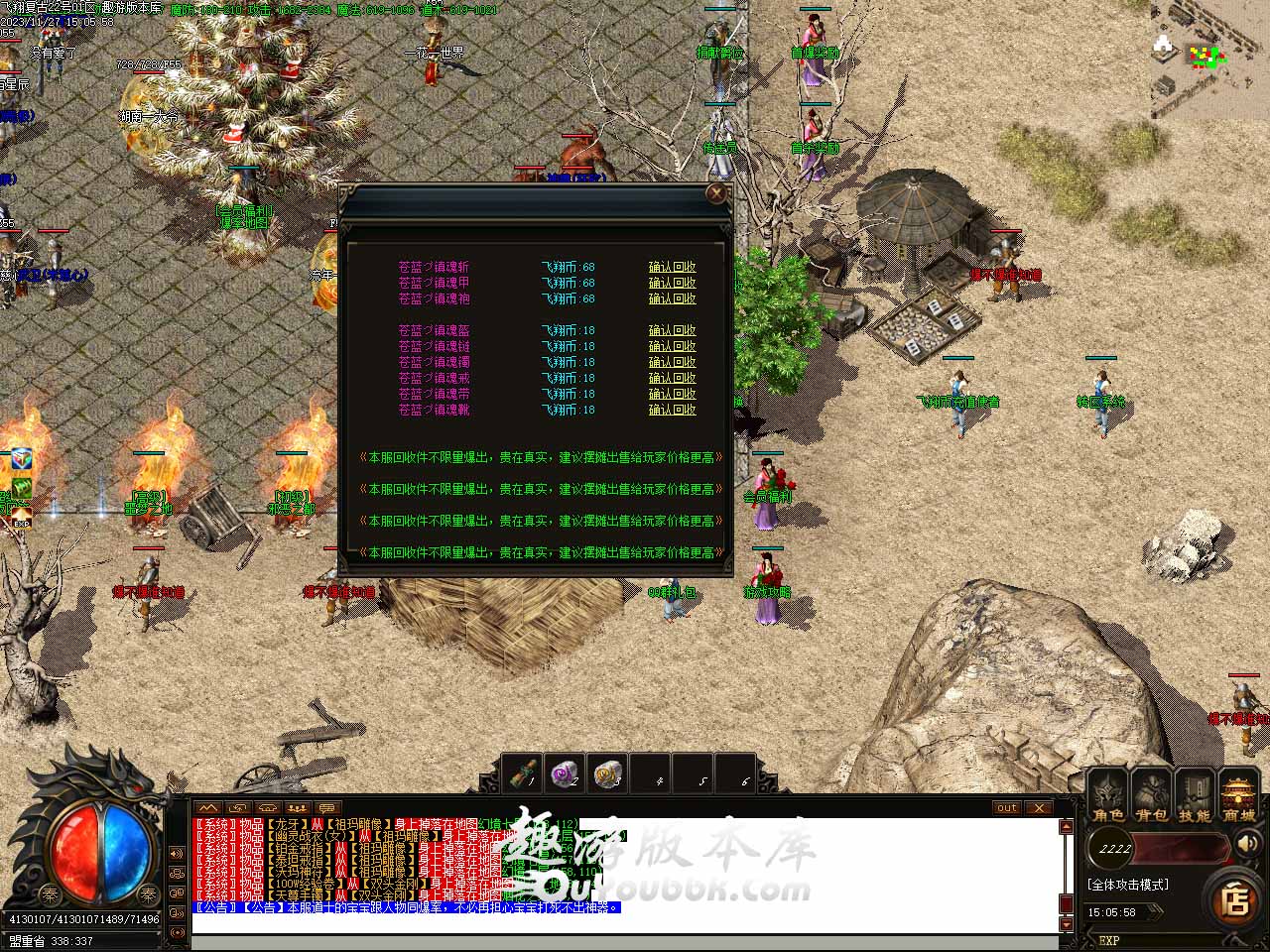The image size is (1270, 952).
Task: Confirm recycling for 苍蓝镇魂靴
Action: (x=672, y=410)
